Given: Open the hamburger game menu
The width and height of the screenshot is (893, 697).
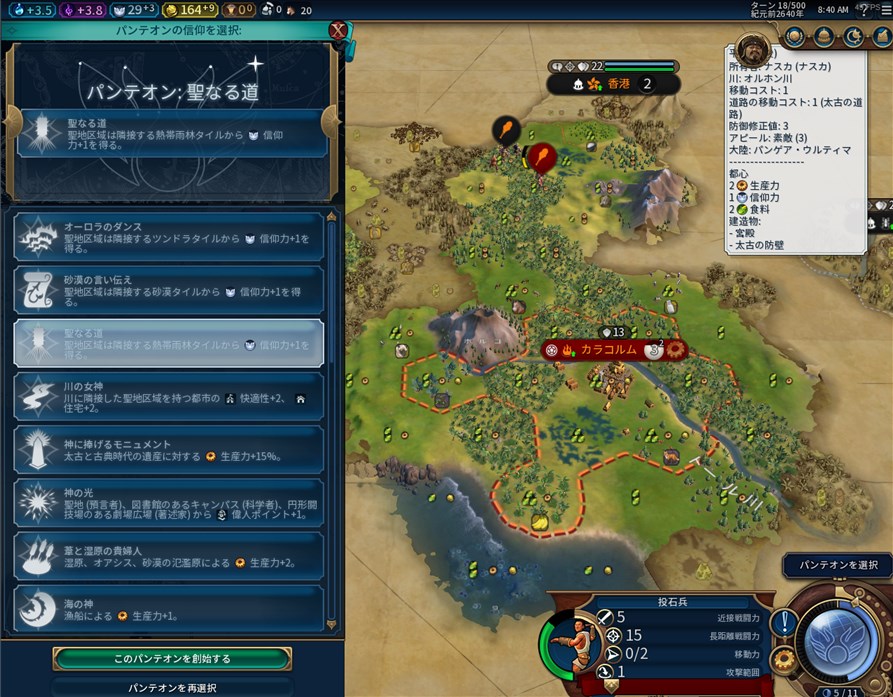Looking at the screenshot, I should click(884, 9).
